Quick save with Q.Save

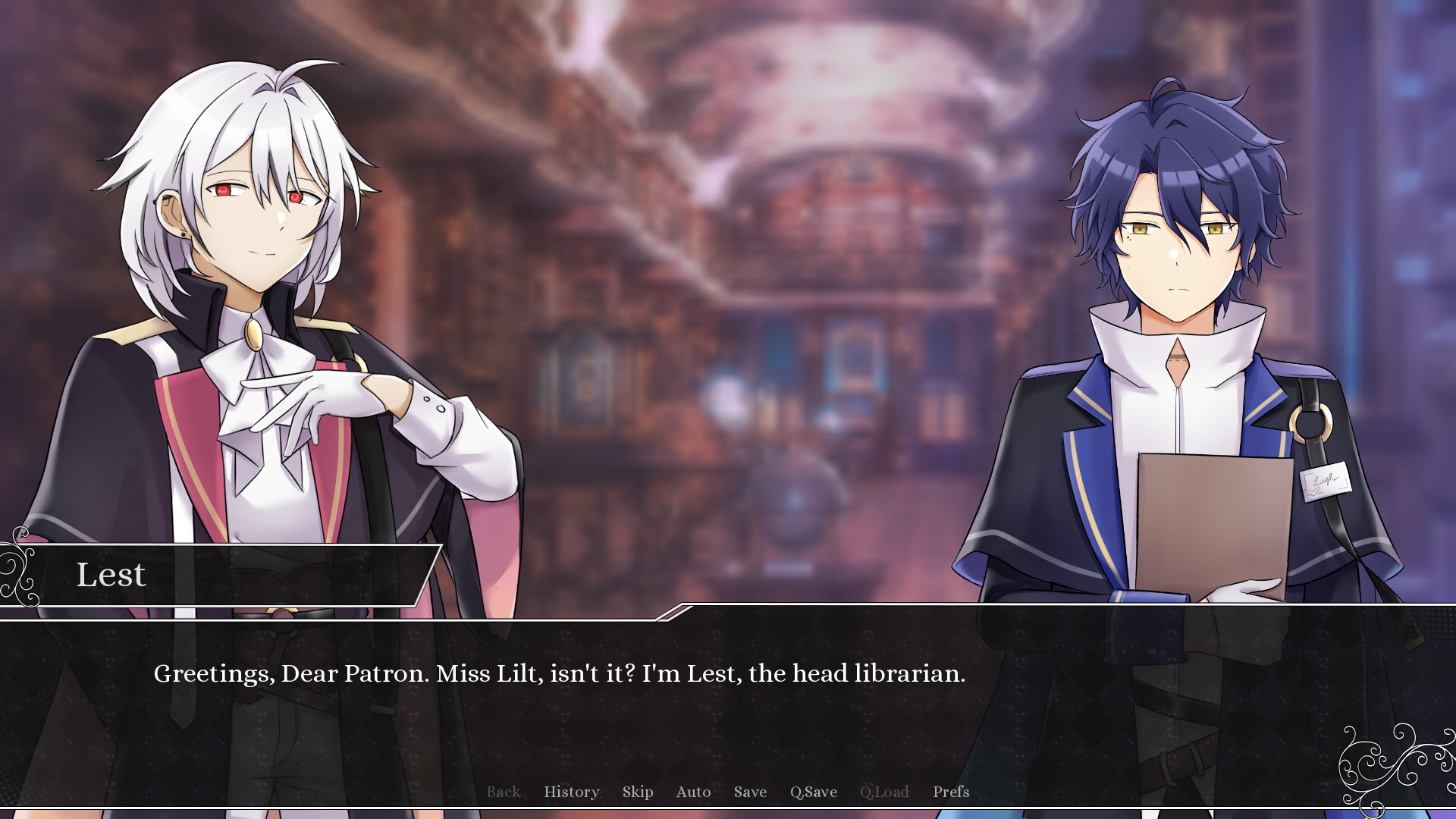pos(813,792)
